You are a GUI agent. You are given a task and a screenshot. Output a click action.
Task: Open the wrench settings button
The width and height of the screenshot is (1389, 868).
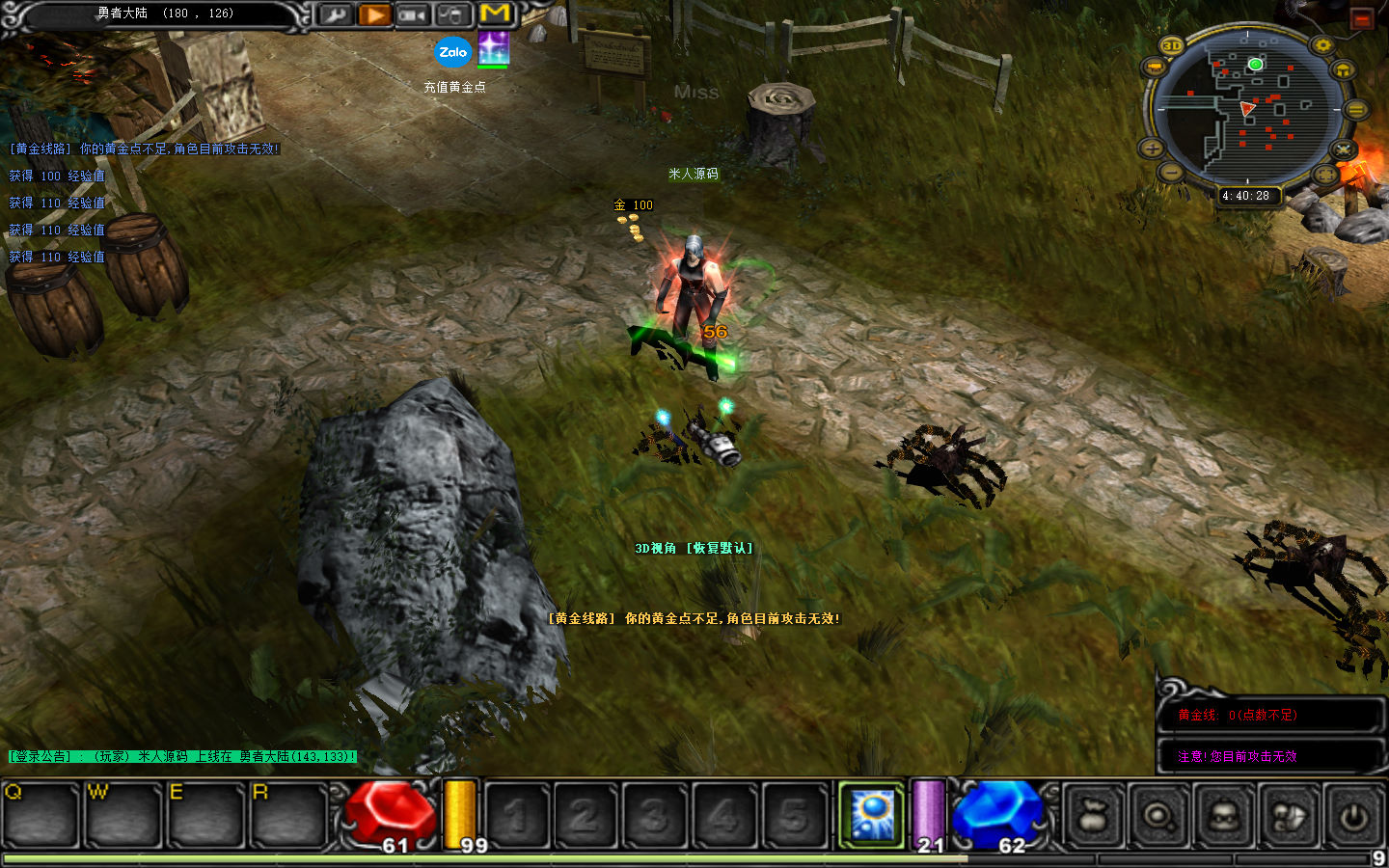point(335,15)
